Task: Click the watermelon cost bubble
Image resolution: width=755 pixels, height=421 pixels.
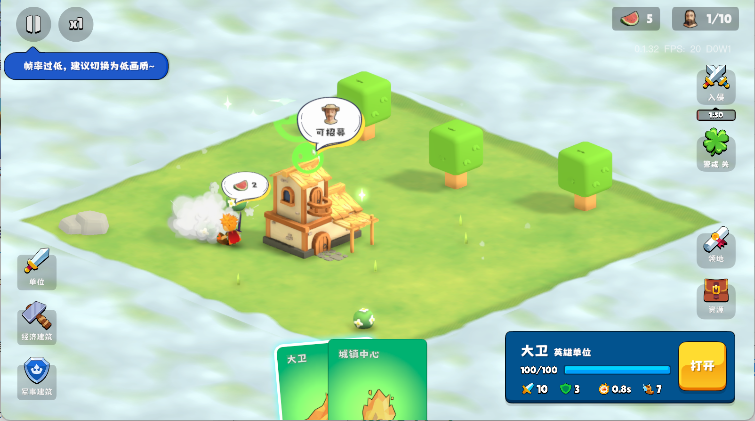Action: (245, 185)
